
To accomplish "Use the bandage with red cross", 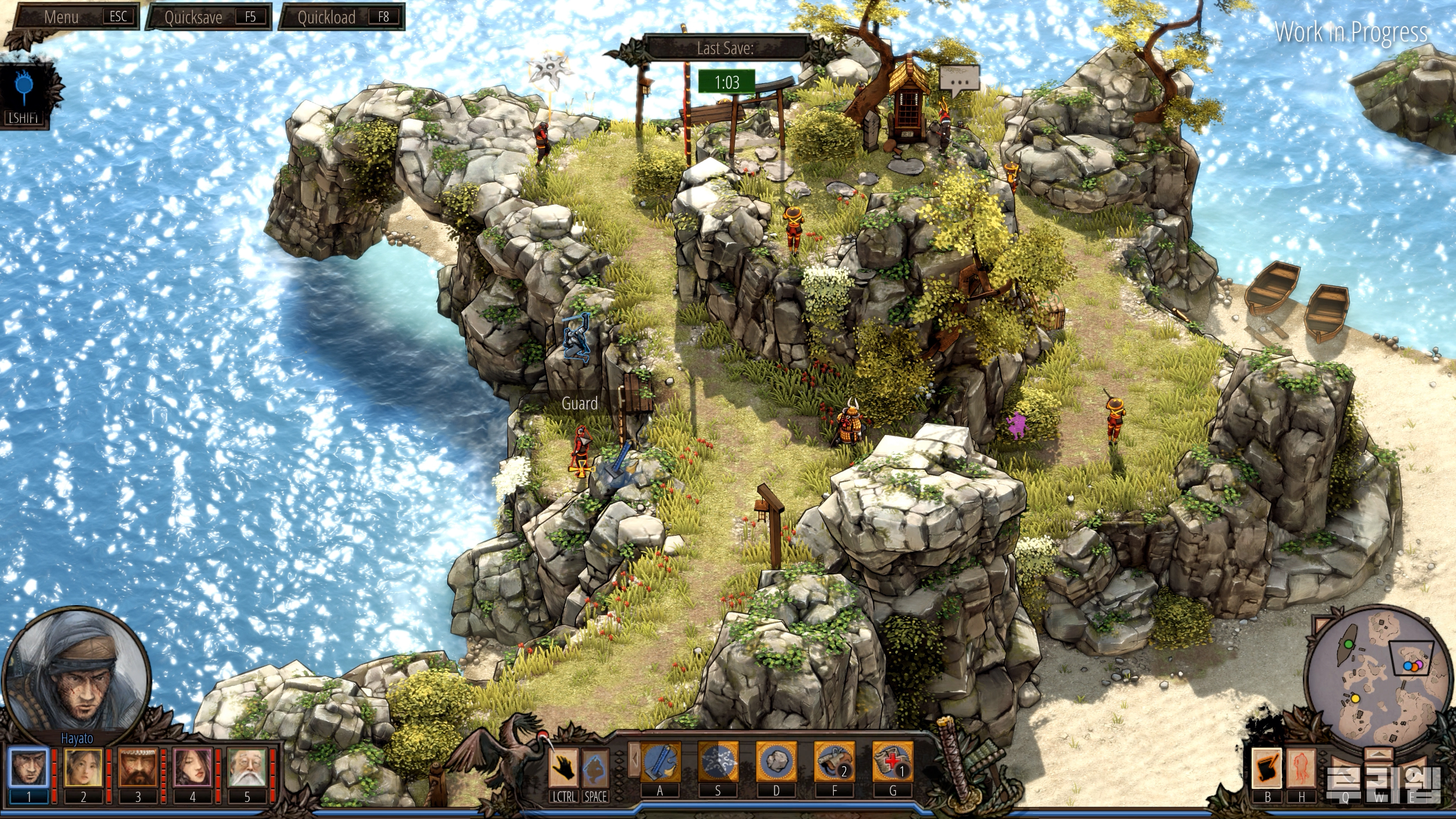I will 892,762.
